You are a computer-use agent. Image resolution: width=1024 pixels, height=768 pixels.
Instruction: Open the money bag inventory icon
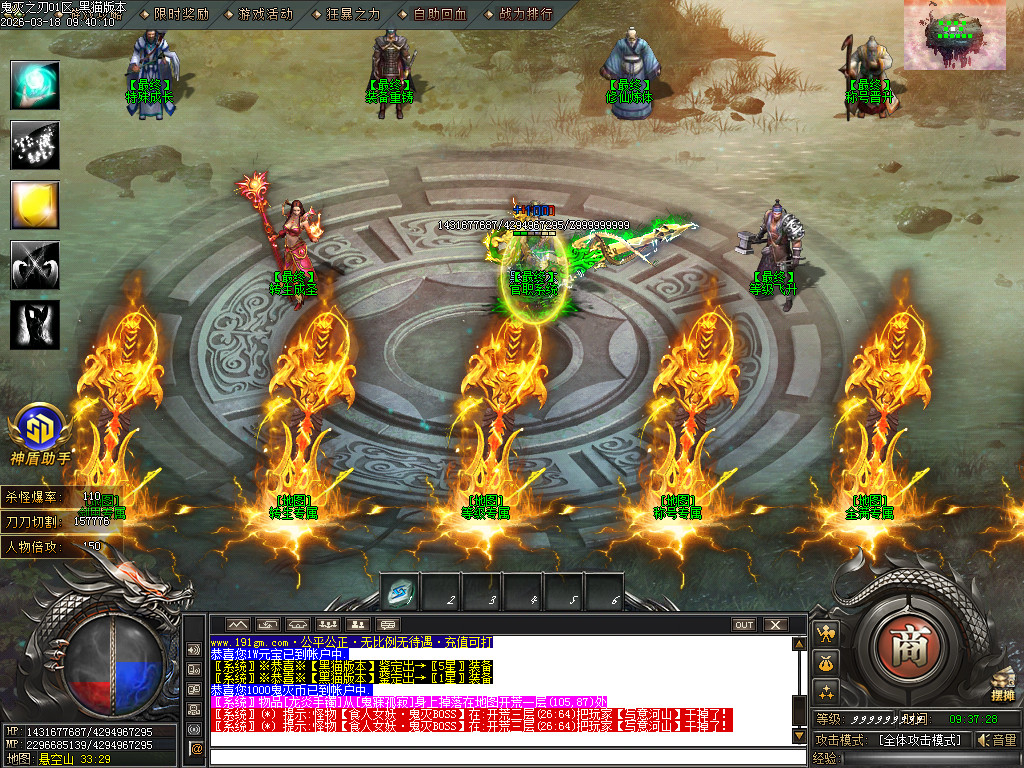[826, 662]
